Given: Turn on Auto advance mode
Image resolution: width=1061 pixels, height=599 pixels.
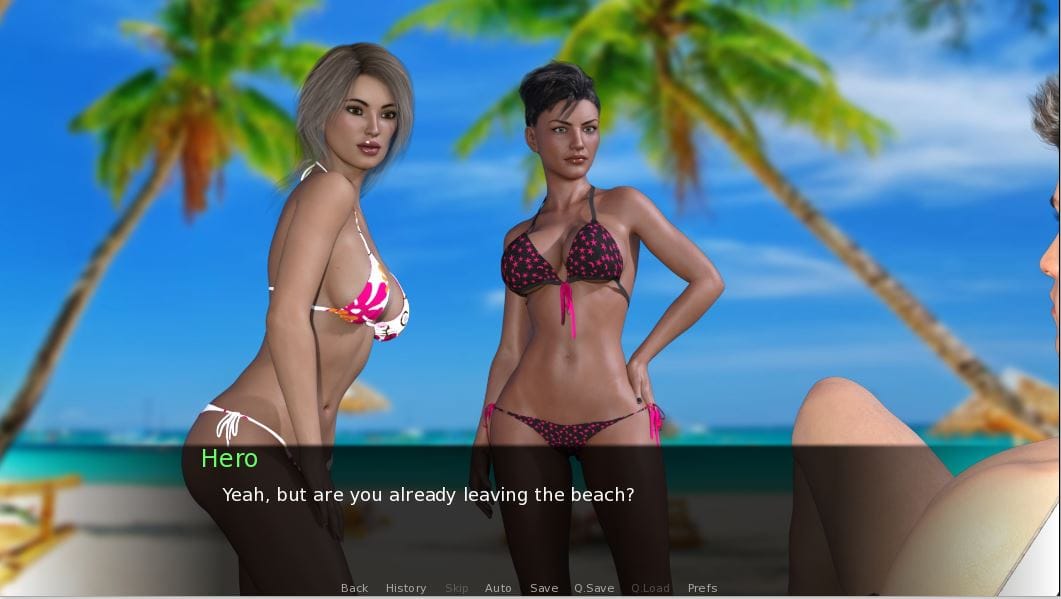Looking at the screenshot, I should (498, 588).
